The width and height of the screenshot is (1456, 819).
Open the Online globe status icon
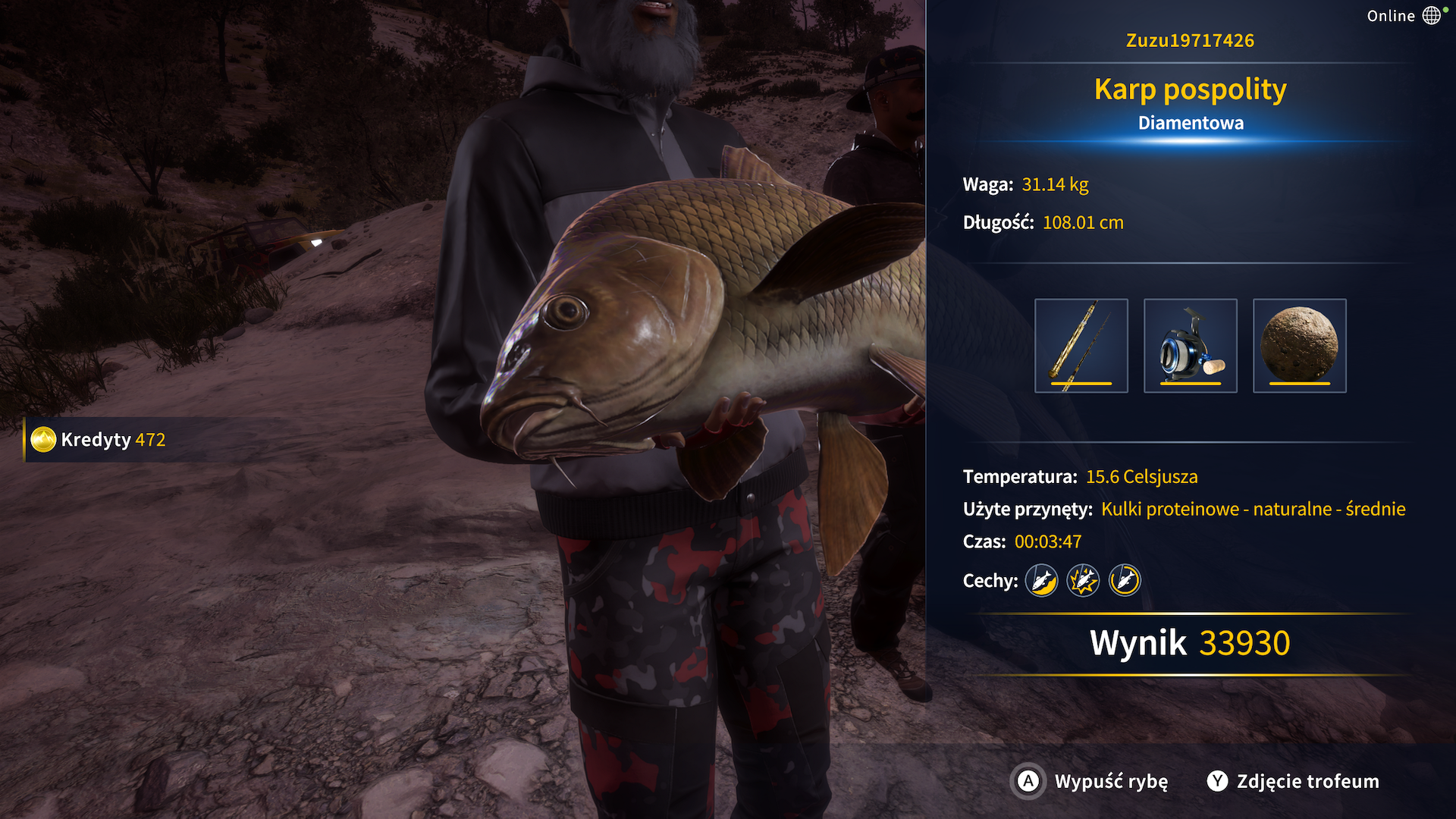click(1431, 16)
